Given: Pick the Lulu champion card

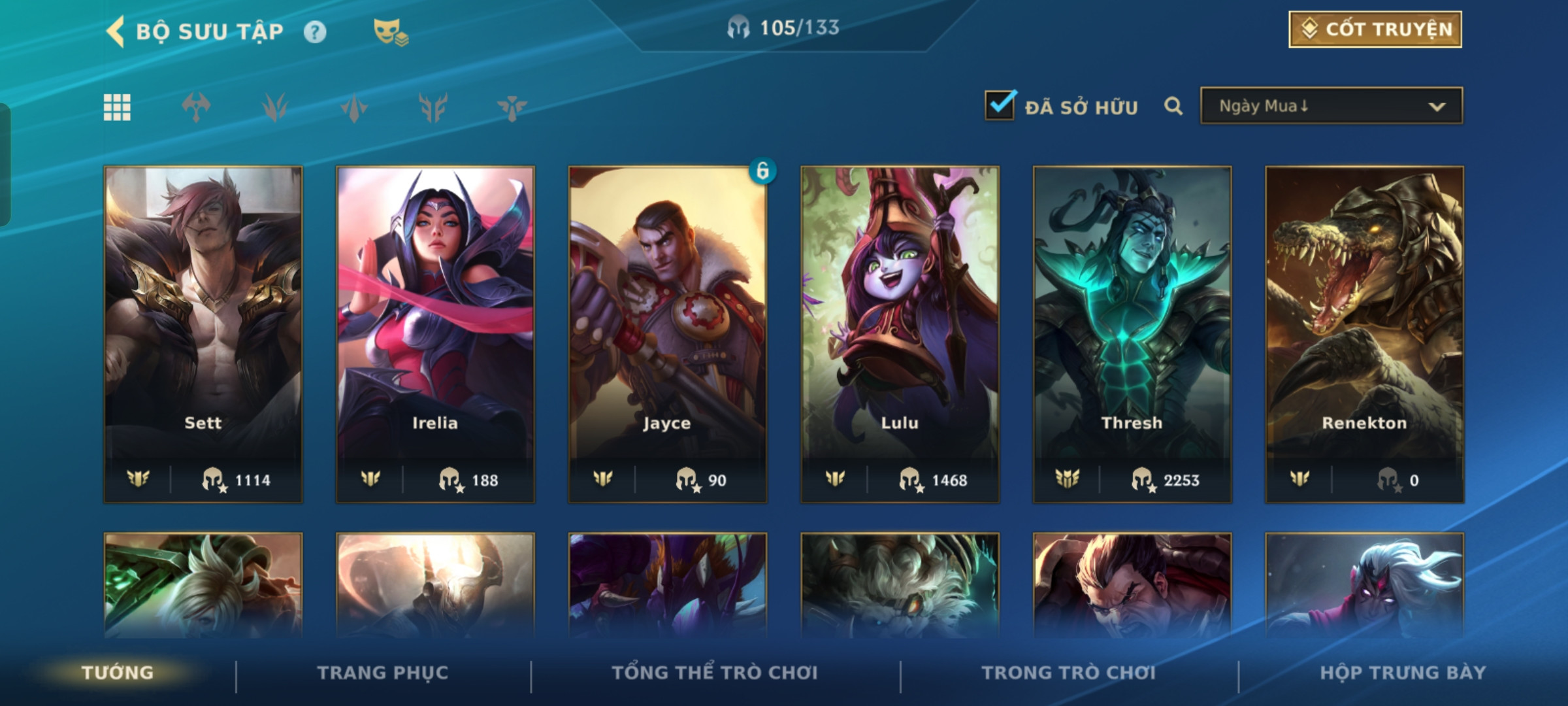Looking at the screenshot, I should [900, 333].
